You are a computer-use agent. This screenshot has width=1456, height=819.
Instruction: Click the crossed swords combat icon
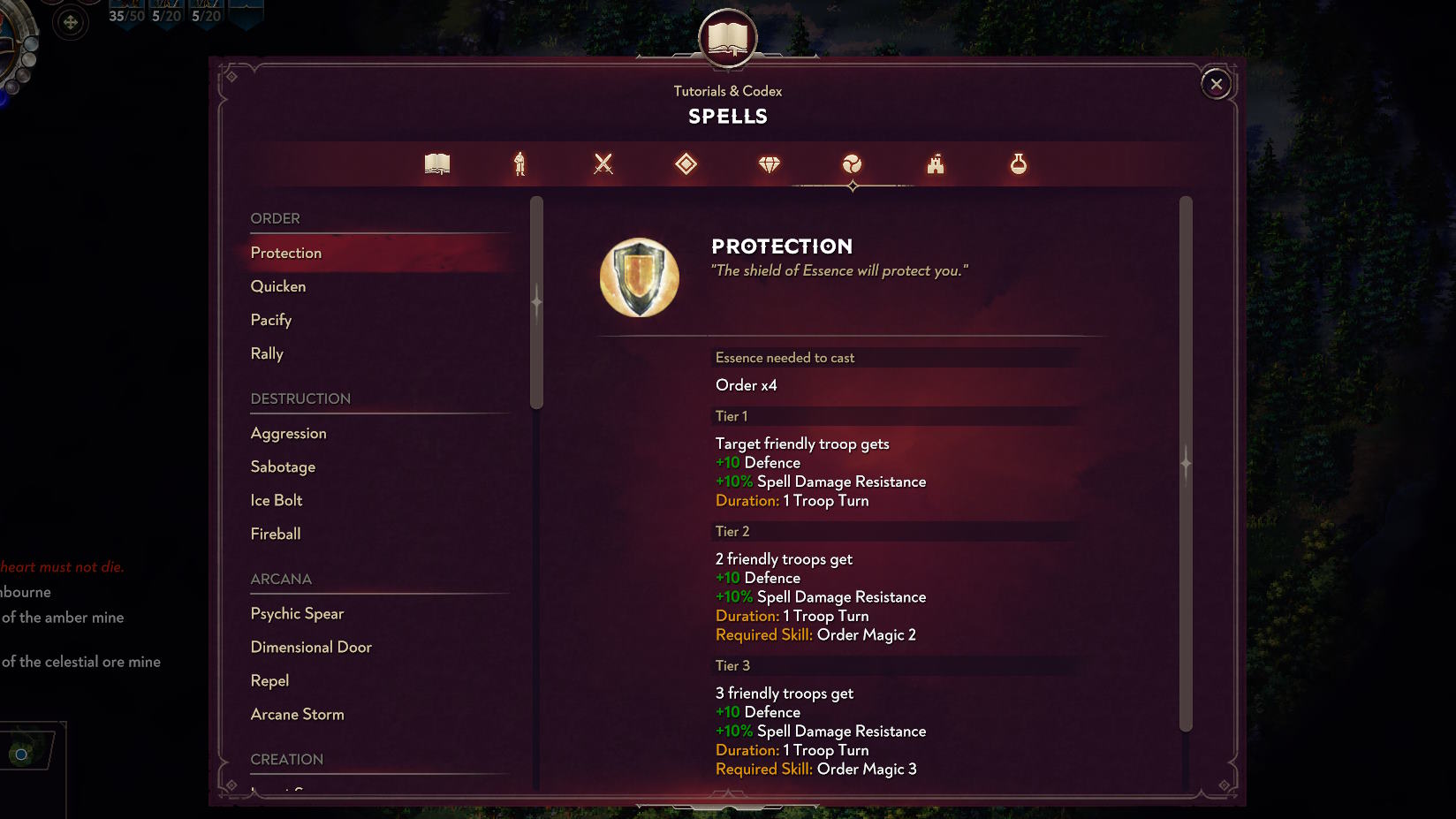603,163
